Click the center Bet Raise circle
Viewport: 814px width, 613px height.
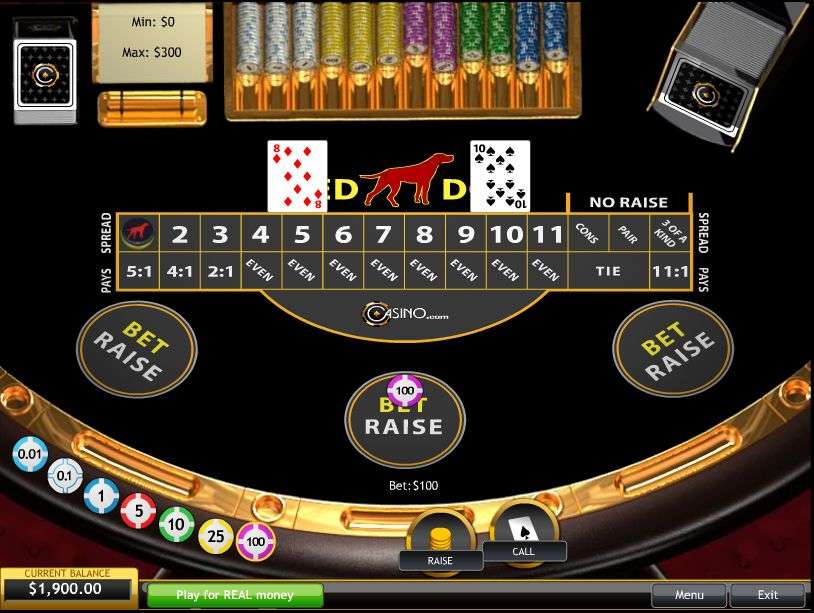(x=405, y=420)
